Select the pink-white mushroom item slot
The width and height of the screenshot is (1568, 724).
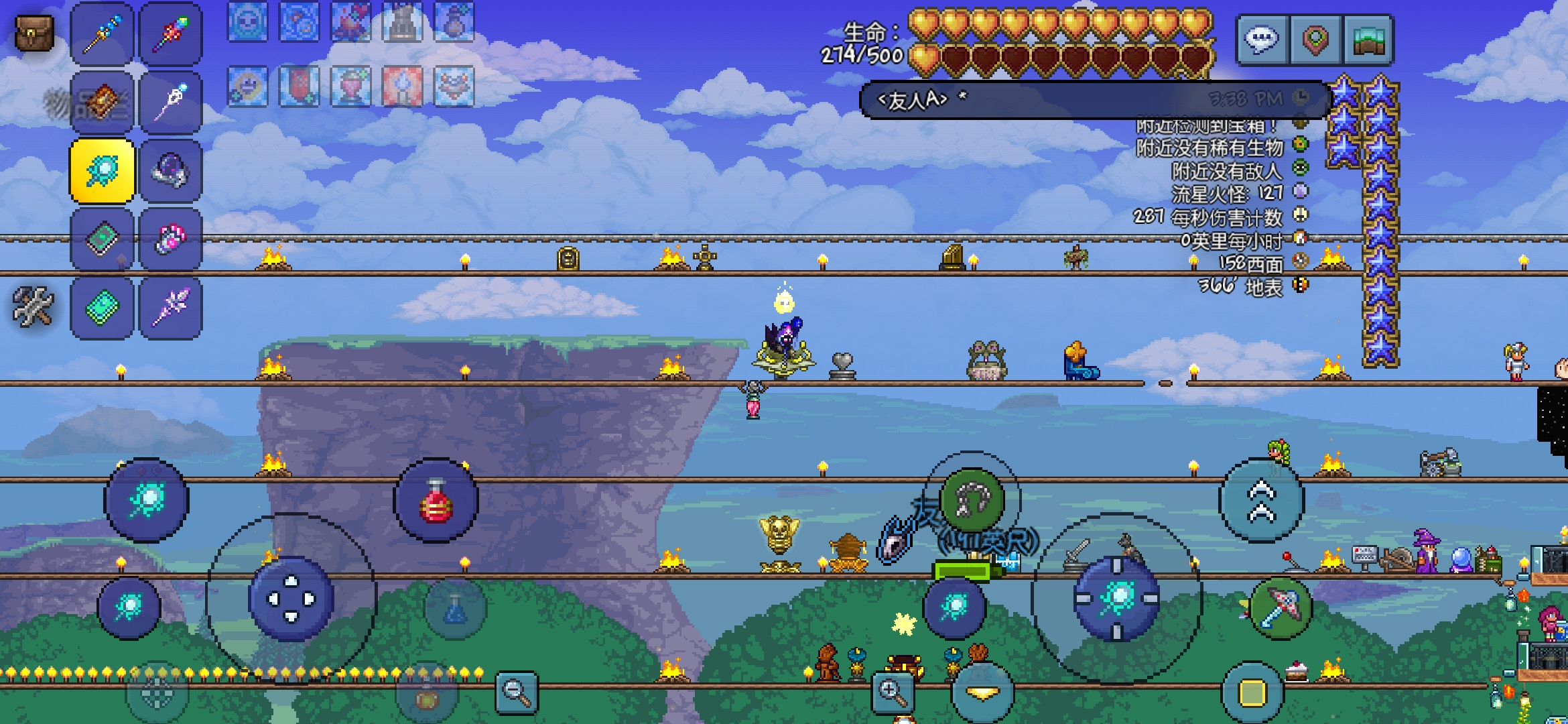pos(170,239)
